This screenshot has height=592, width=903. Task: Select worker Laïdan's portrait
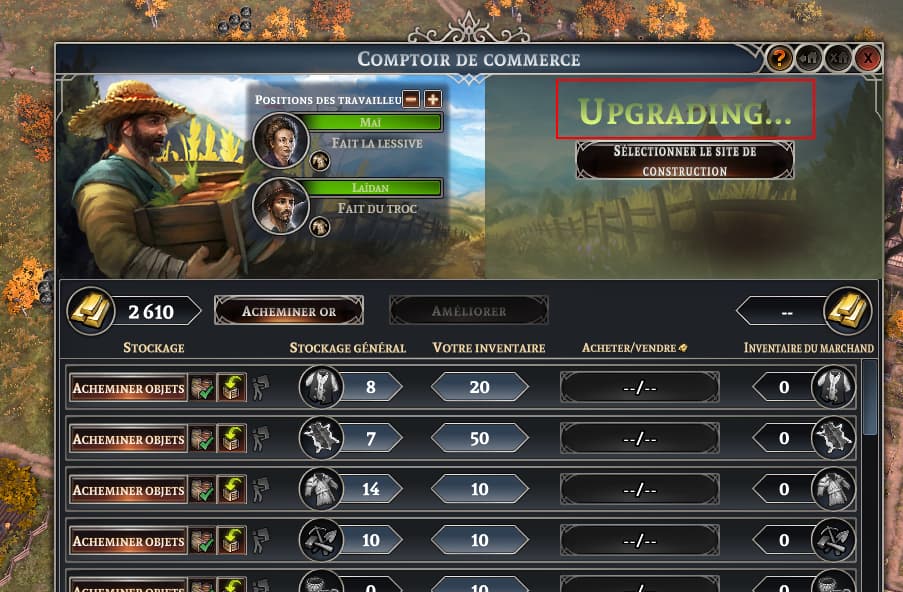click(x=280, y=205)
